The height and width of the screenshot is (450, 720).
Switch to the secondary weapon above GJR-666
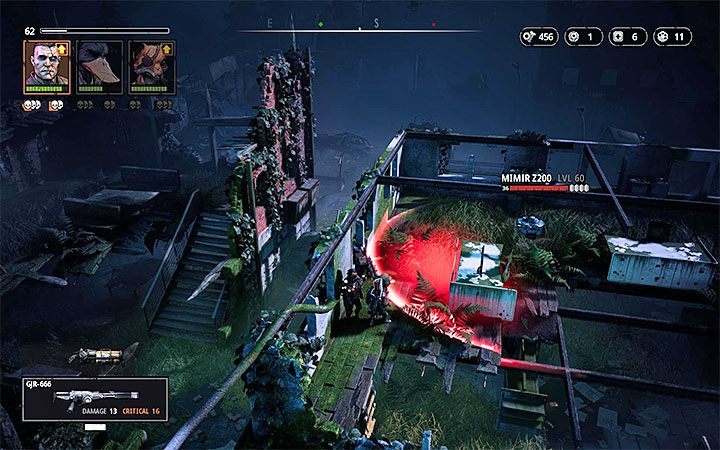point(102,354)
